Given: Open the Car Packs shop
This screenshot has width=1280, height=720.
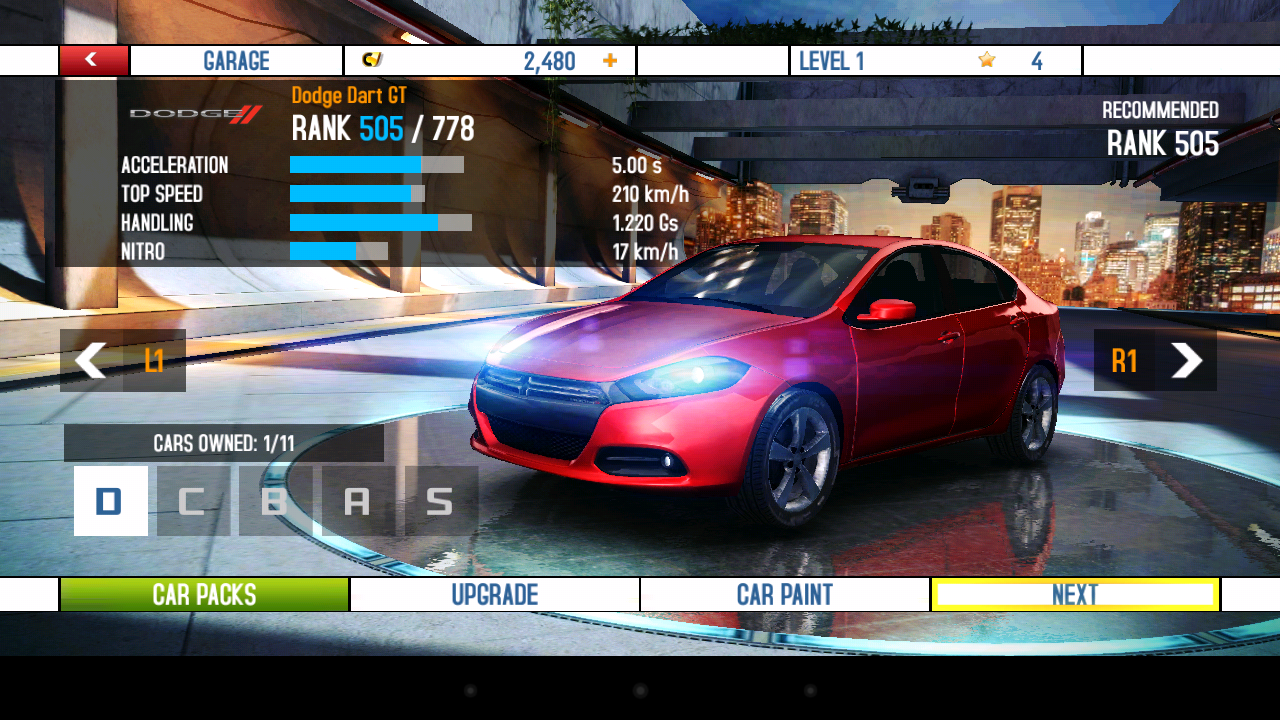Looking at the screenshot, I should click(205, 595).
